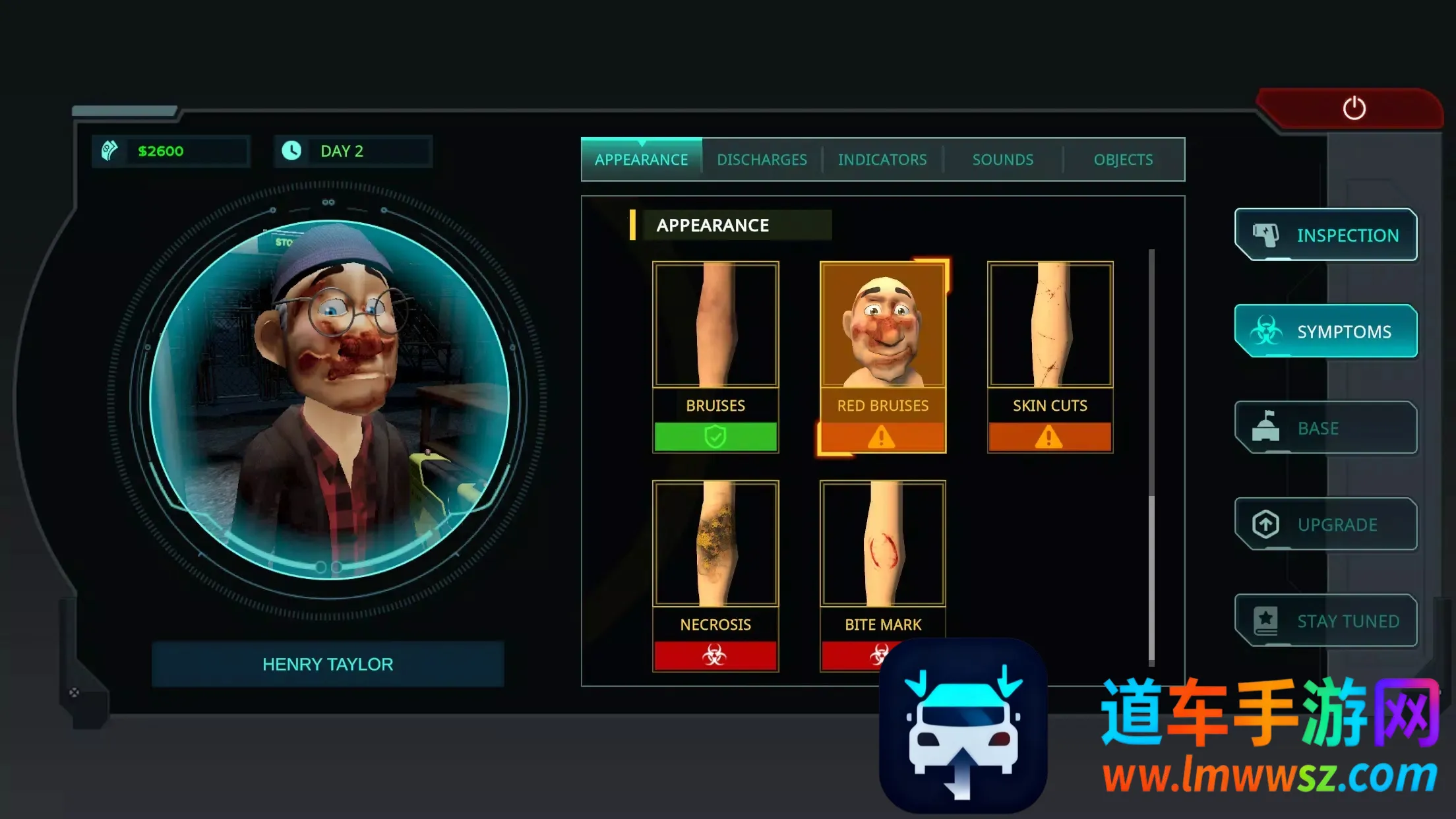The image size is (1456, 819).
Task: Click the Stay Tuned button
Action: tap(1325, 621)
